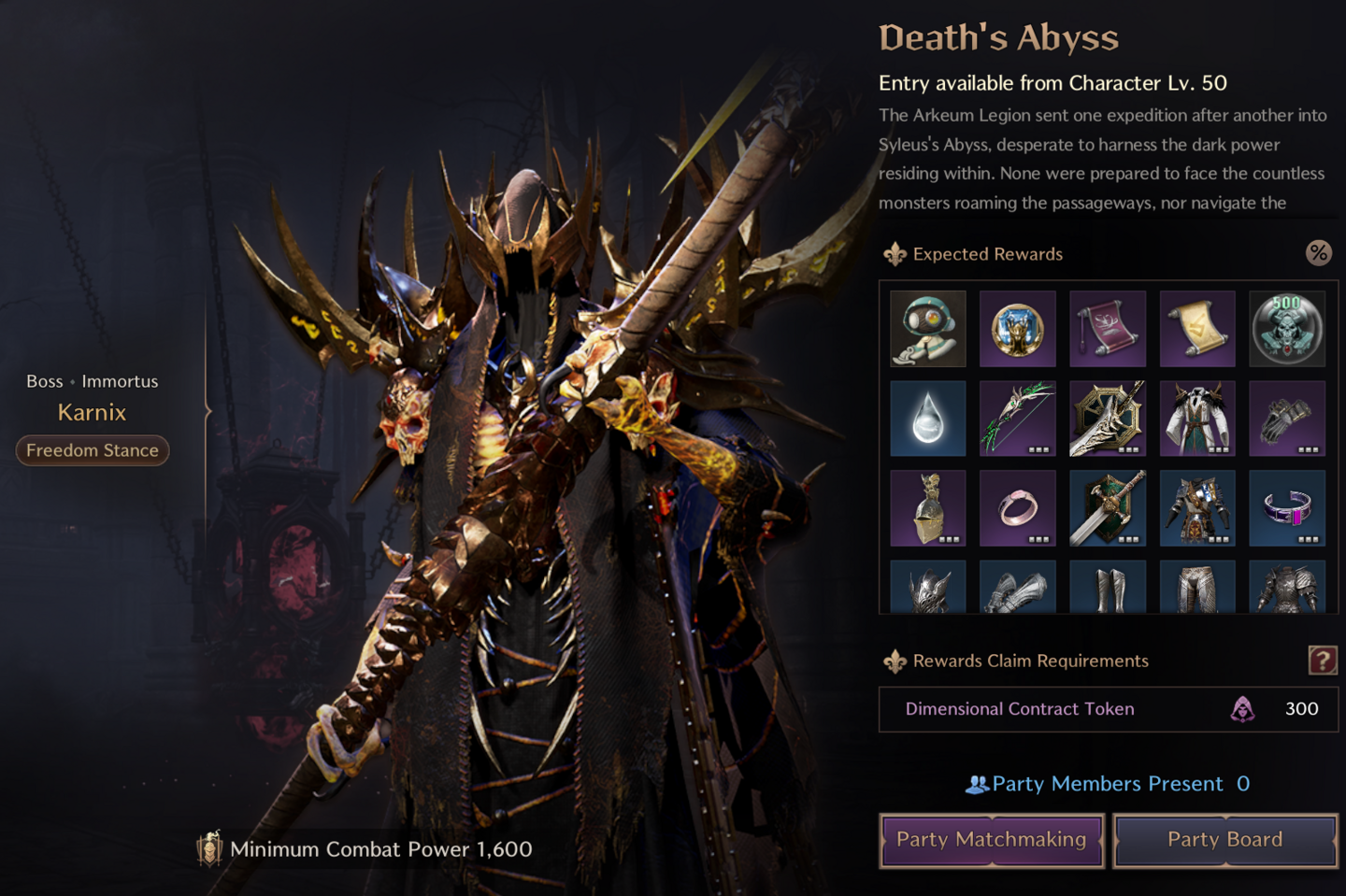
Task: Click the Minimum Combat Power 1,600 banner
Action: [365, 849]
